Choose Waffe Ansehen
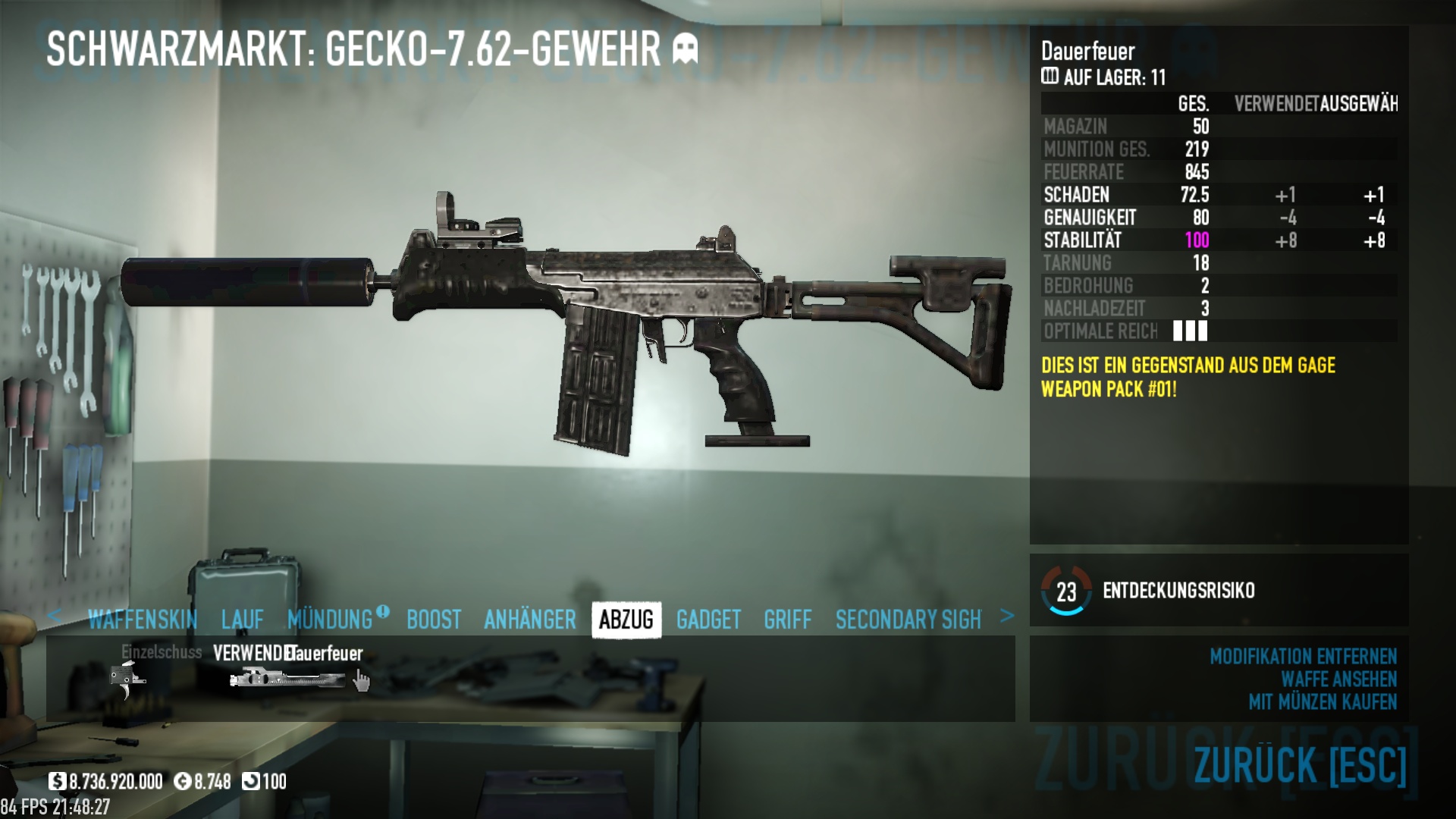 click(x=1338, y=679)
